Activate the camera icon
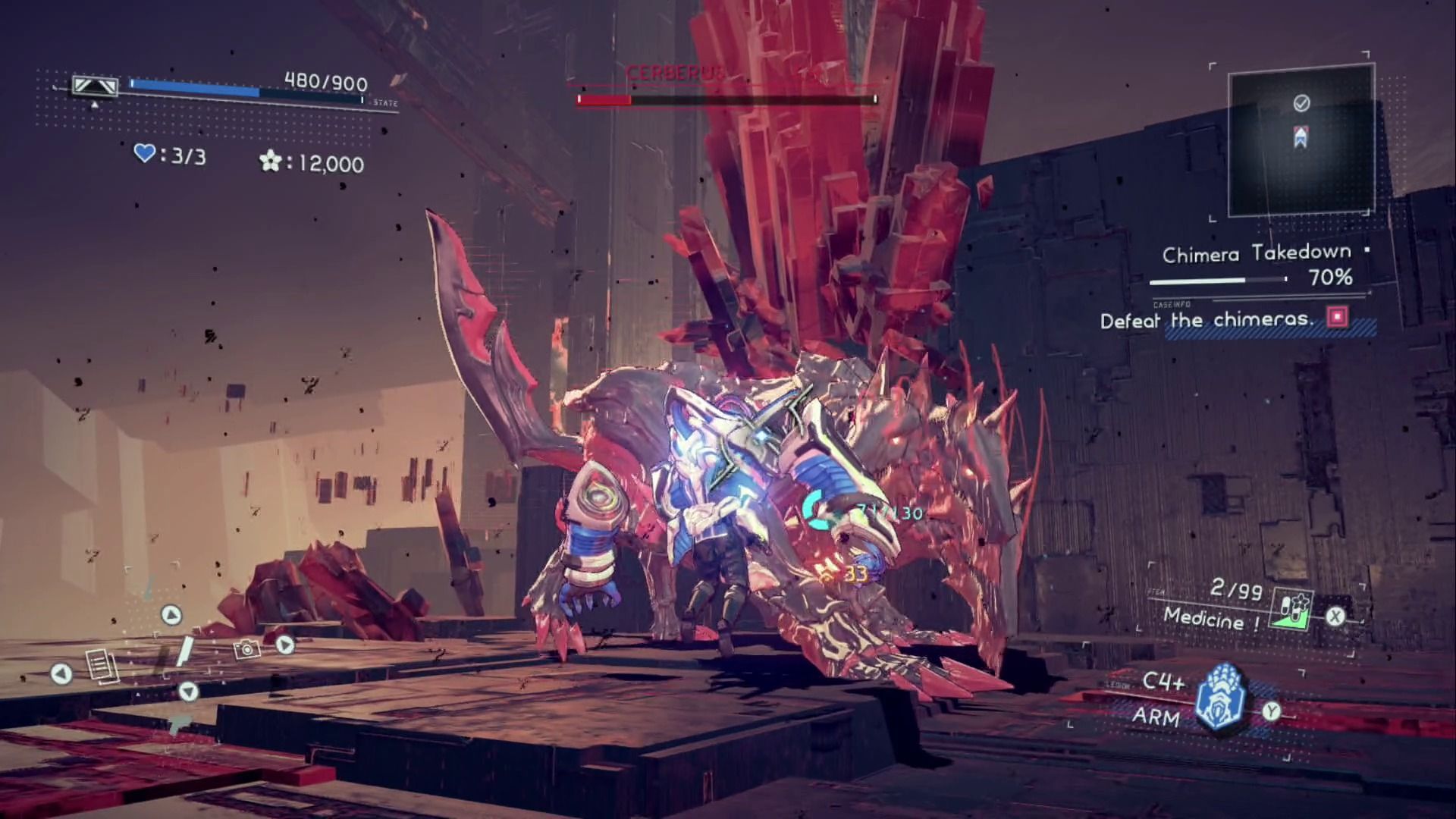The image size is (1456, 819). [246, 649]
